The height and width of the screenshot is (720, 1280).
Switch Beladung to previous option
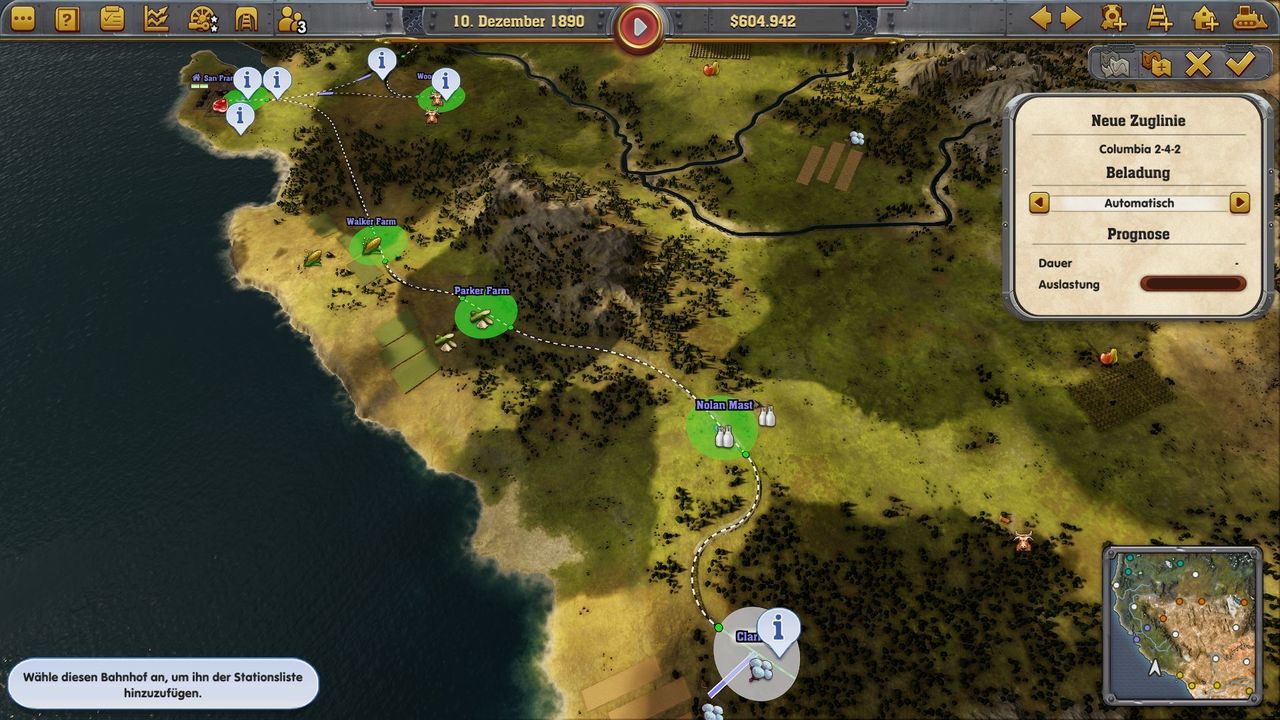(x=1039, y=203)
